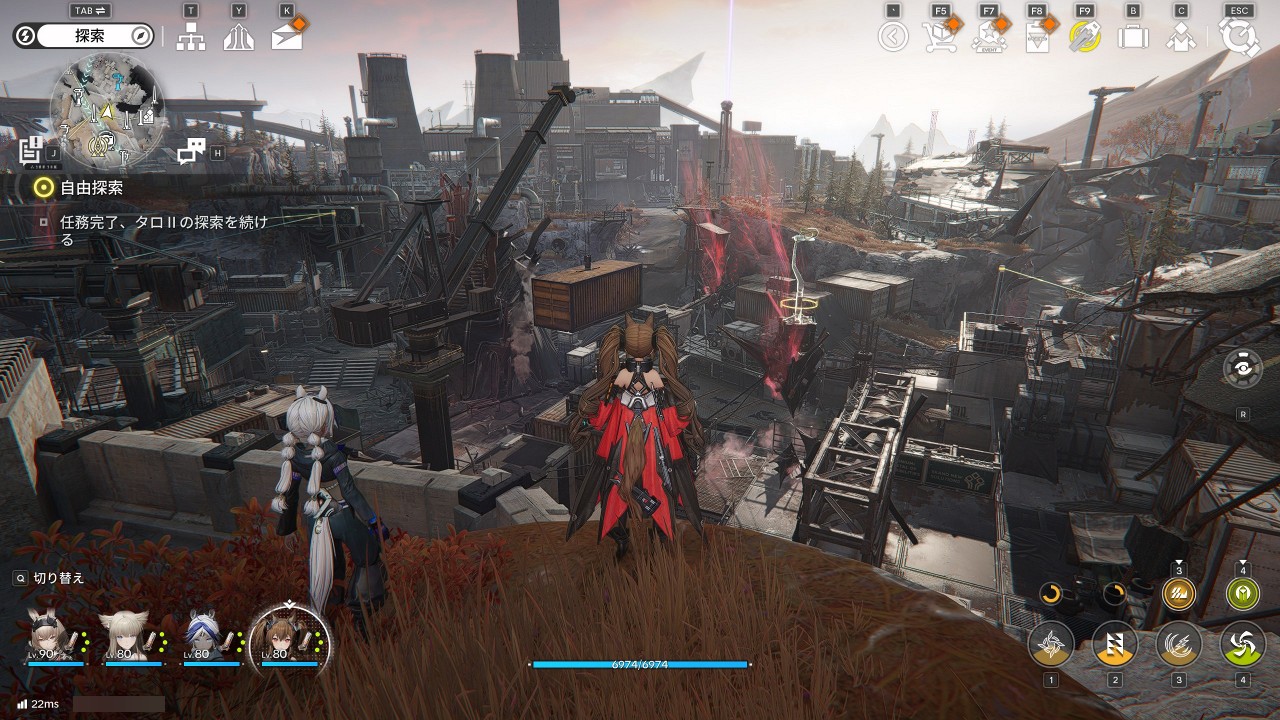Screen dimensions: 1280x720
Task: Open the chat speech bubbles
Action: tap(191, 151)
